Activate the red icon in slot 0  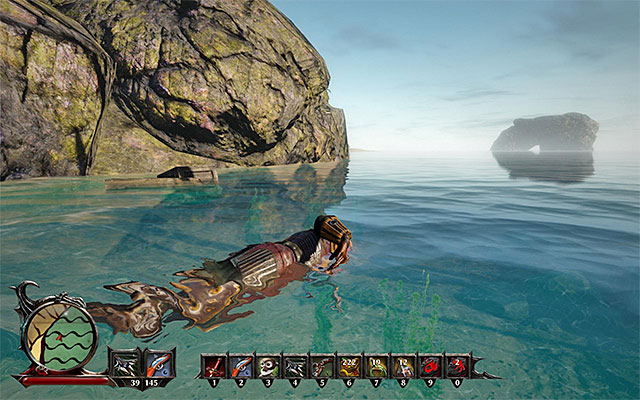point(457,365)
